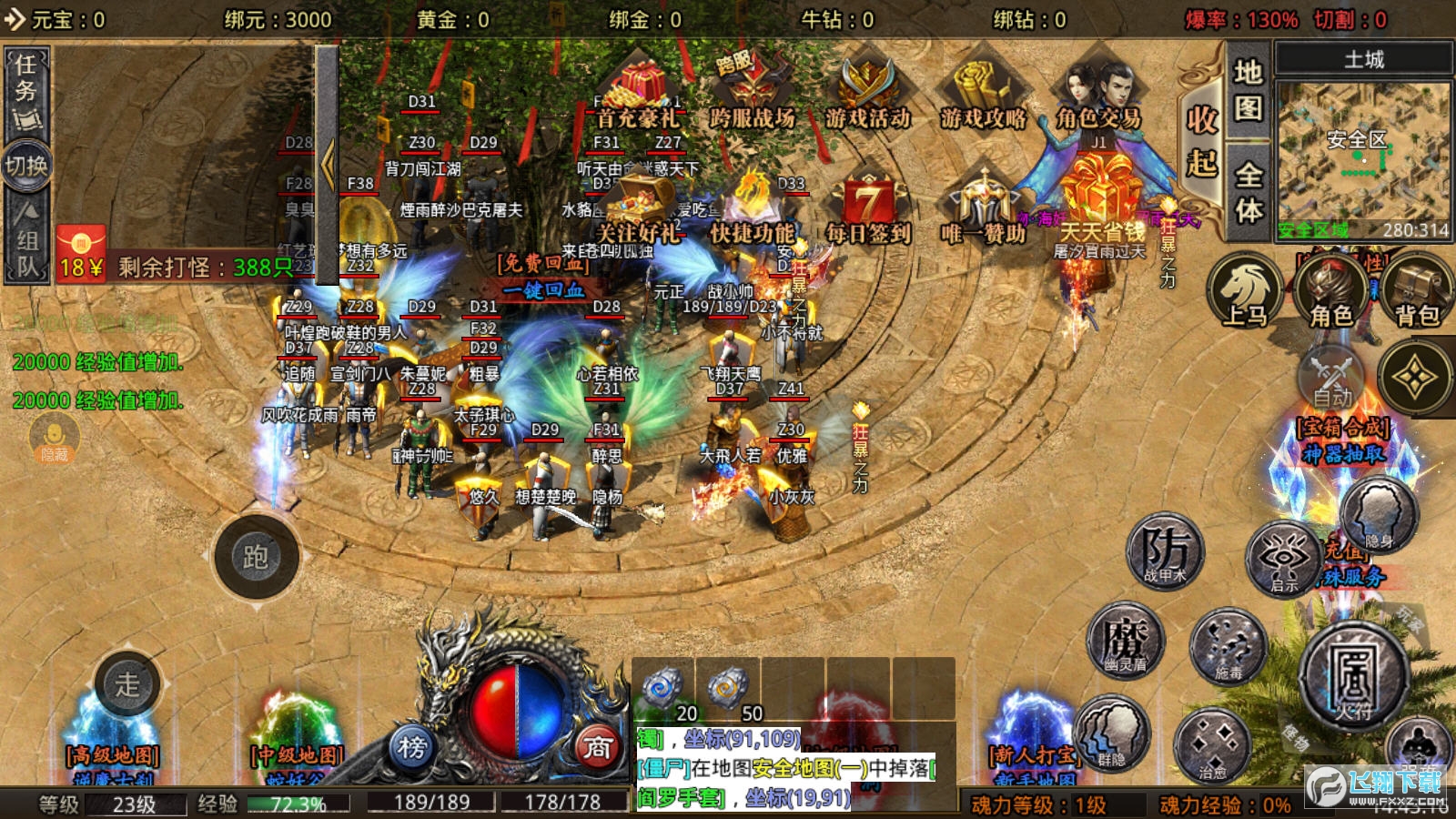This screenshot has height=819, width=1456.
Task: Mount up with the 上马 button
Action: tap(1244, 291)
